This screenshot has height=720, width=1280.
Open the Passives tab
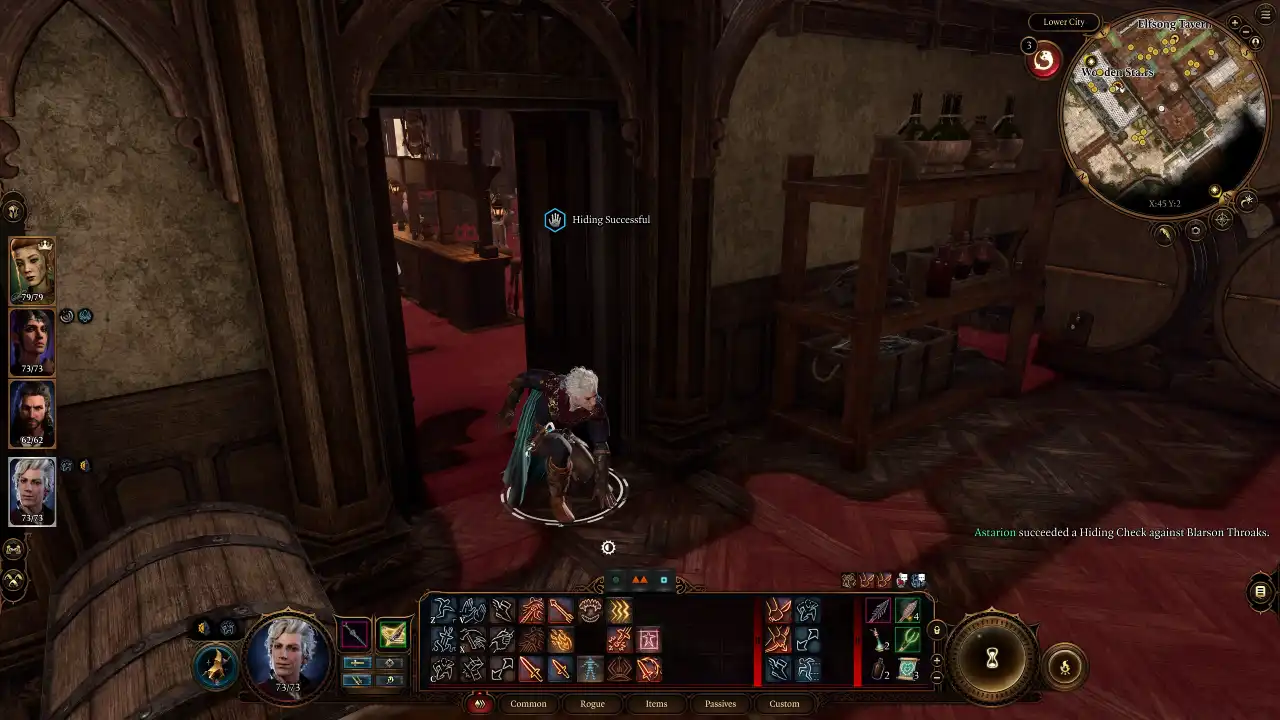pyautogui.click(x=720, y=704)
